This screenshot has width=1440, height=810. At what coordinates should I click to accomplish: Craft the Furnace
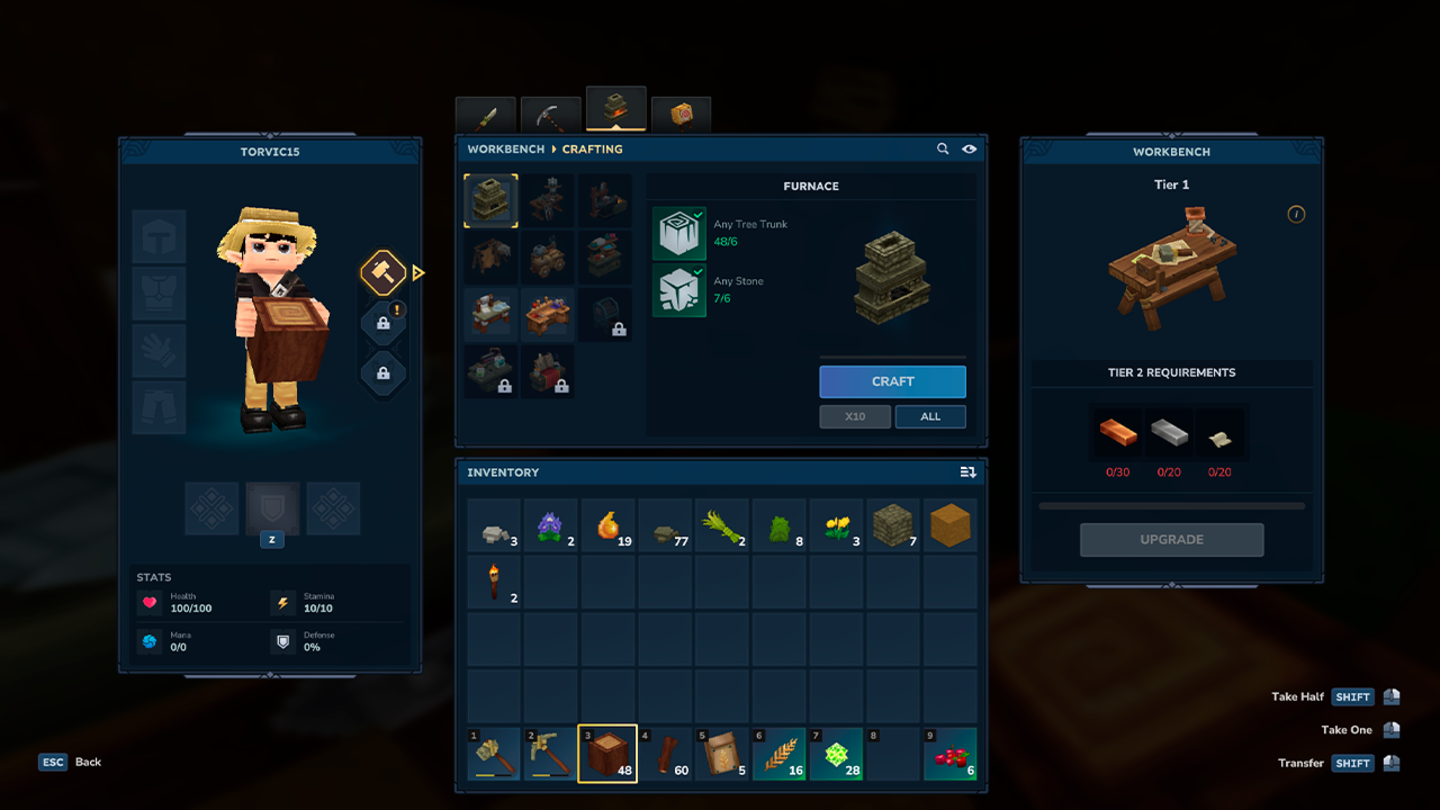click(892, 381)
